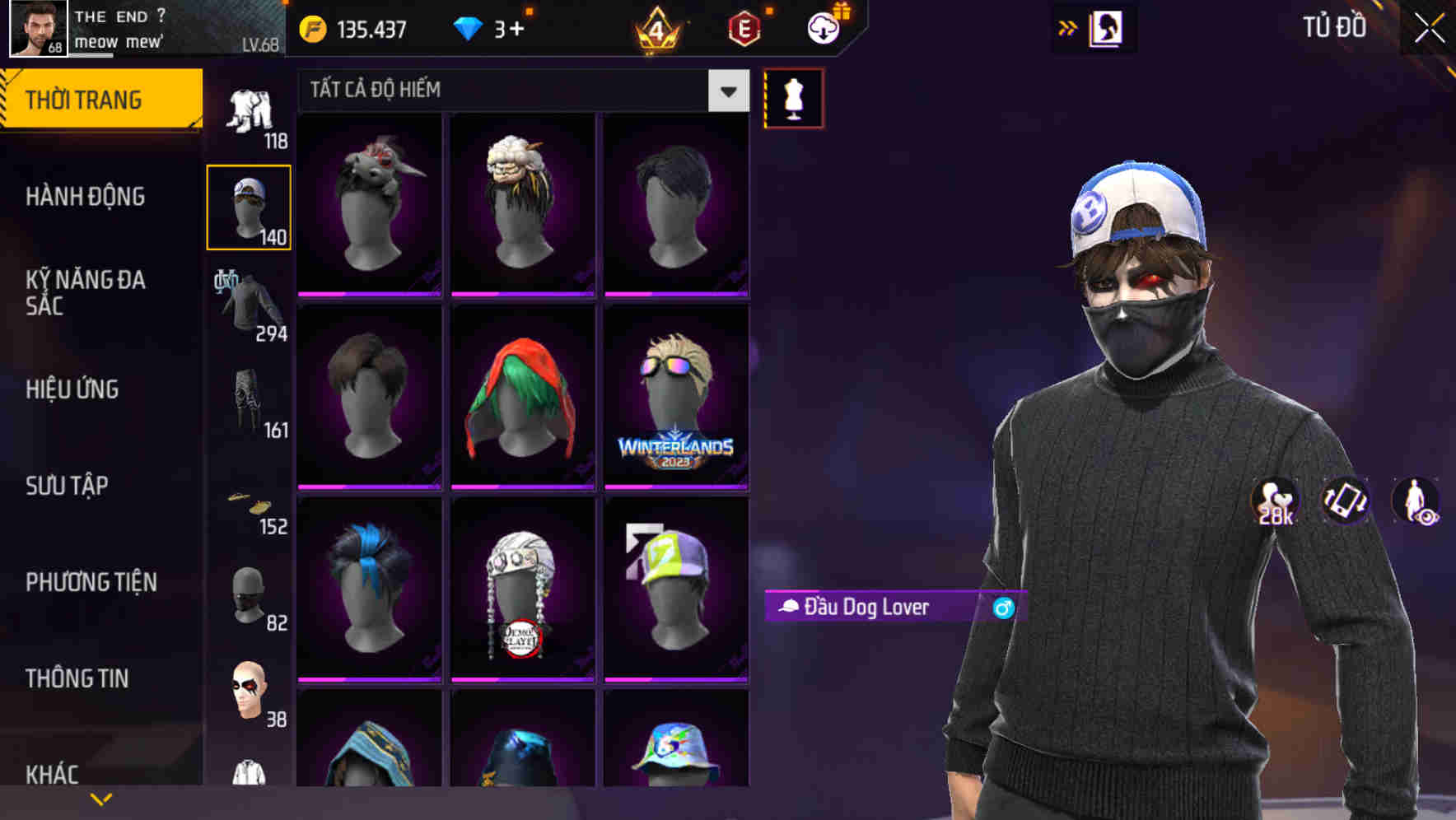Viewport: 1456px width, 820px height.
Task: Select the mask category icon with 82 items
Action: [249, 597]
